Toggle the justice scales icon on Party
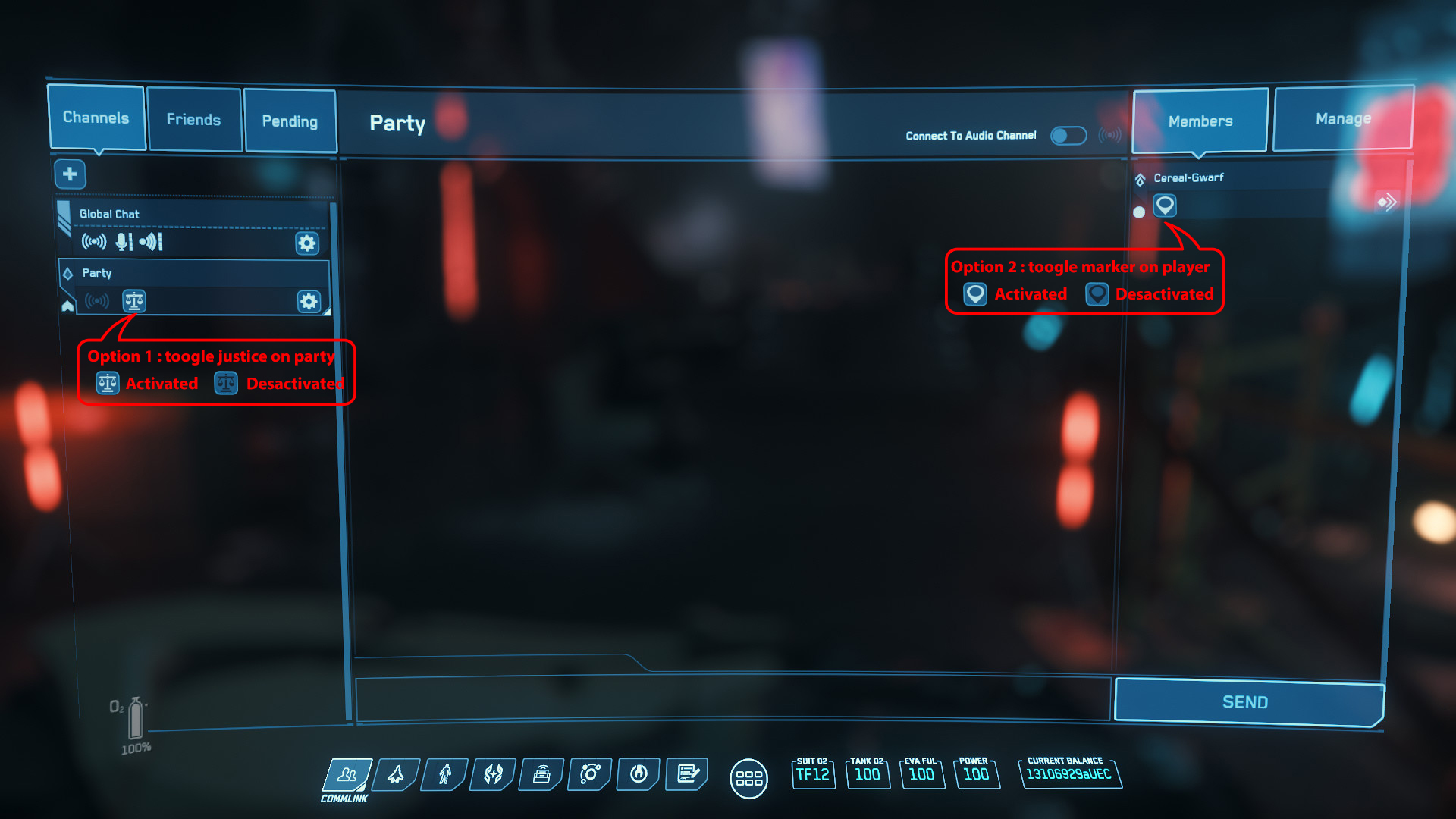This screenshot has height=819, width=1456. click(133, 301)
